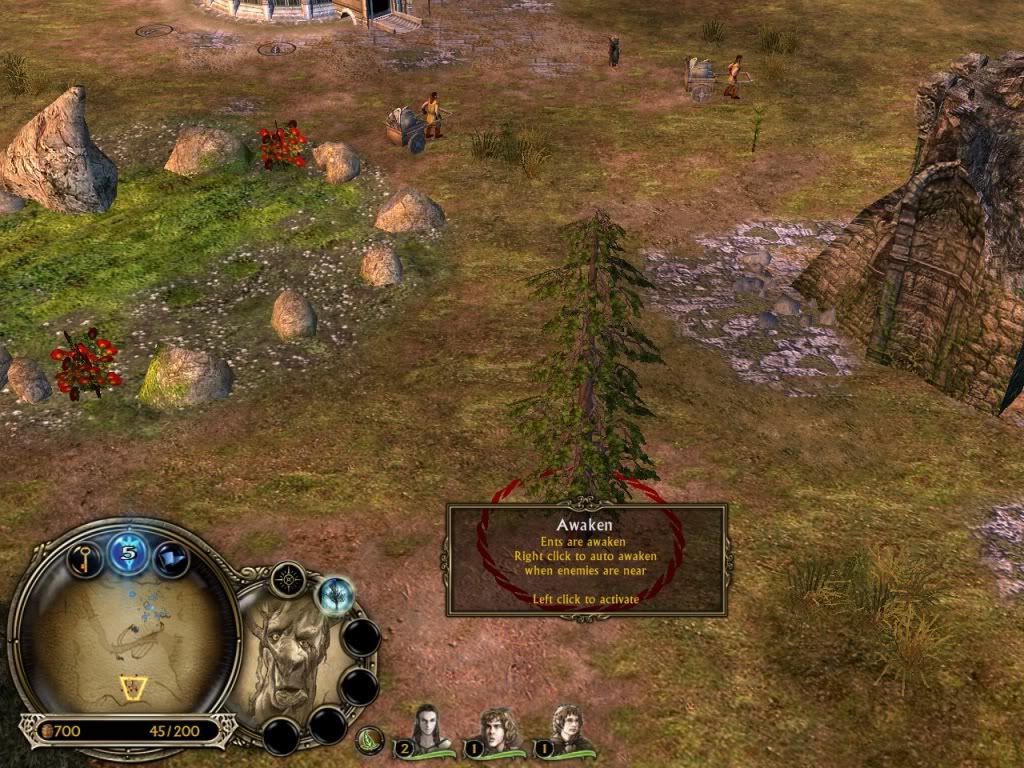1024x768 pixels.
Task: Activate the glowing tree Awaken ability
Action: 336,596
